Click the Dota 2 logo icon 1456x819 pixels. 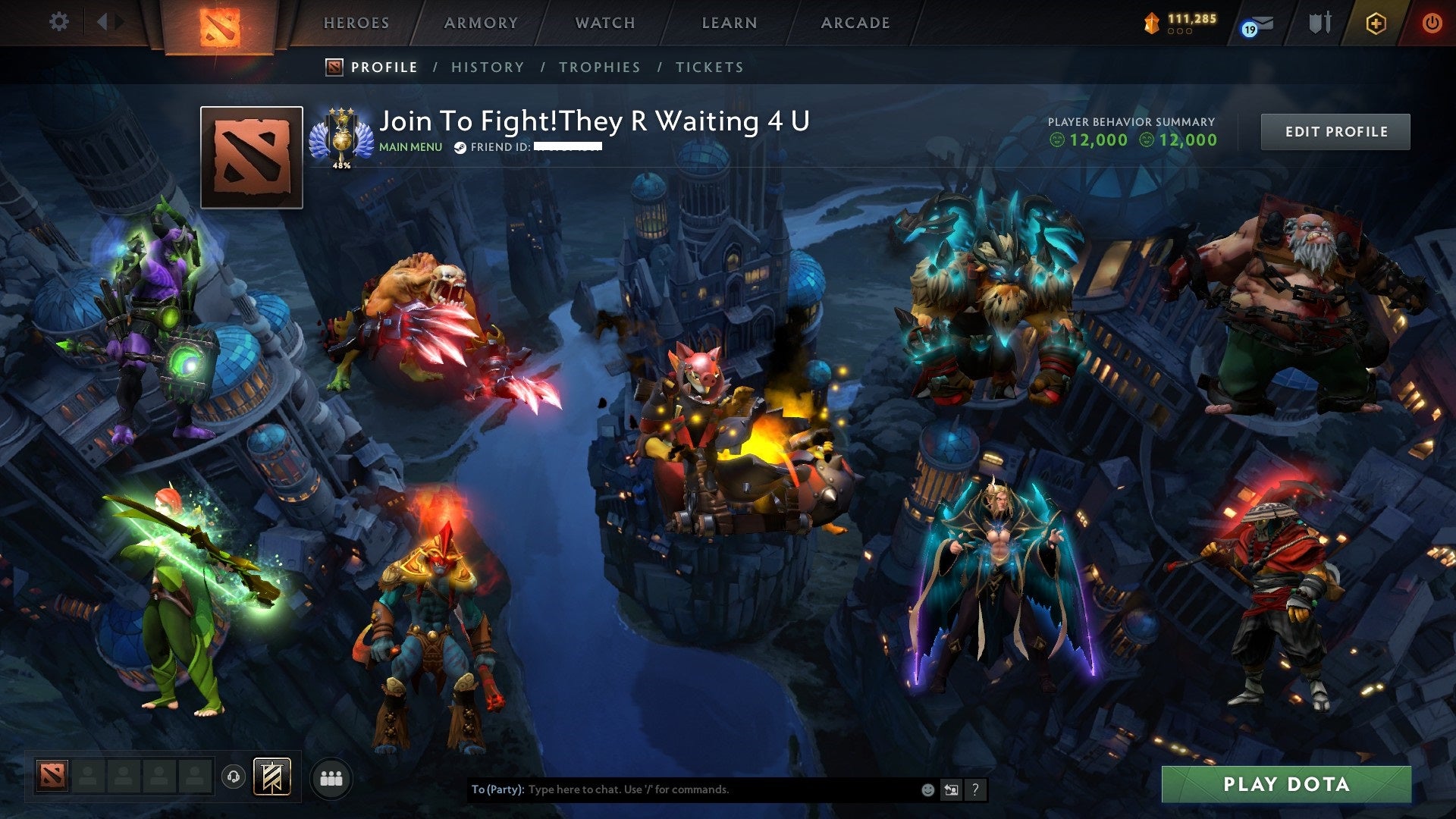pos(220,27)
